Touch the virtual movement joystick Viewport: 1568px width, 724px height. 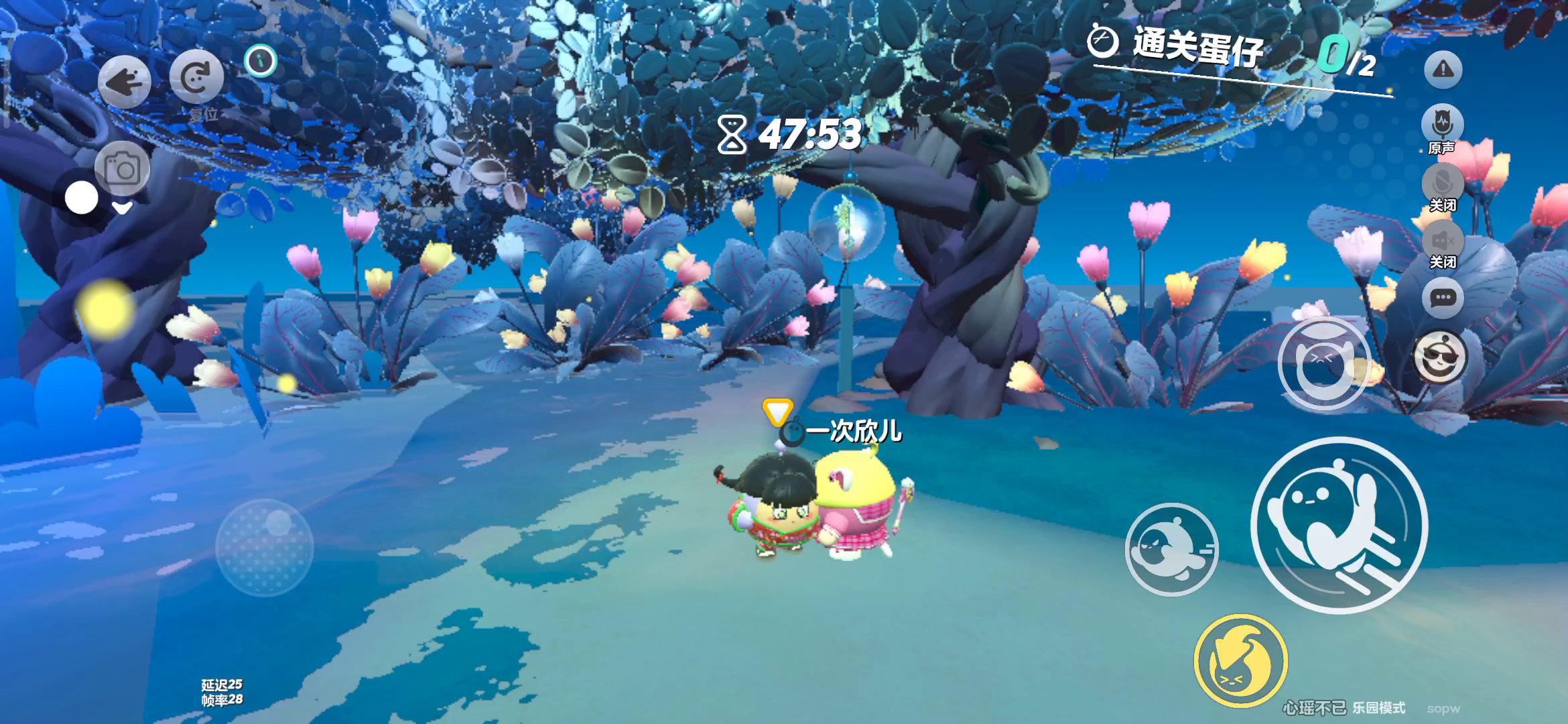click(265, 548)
